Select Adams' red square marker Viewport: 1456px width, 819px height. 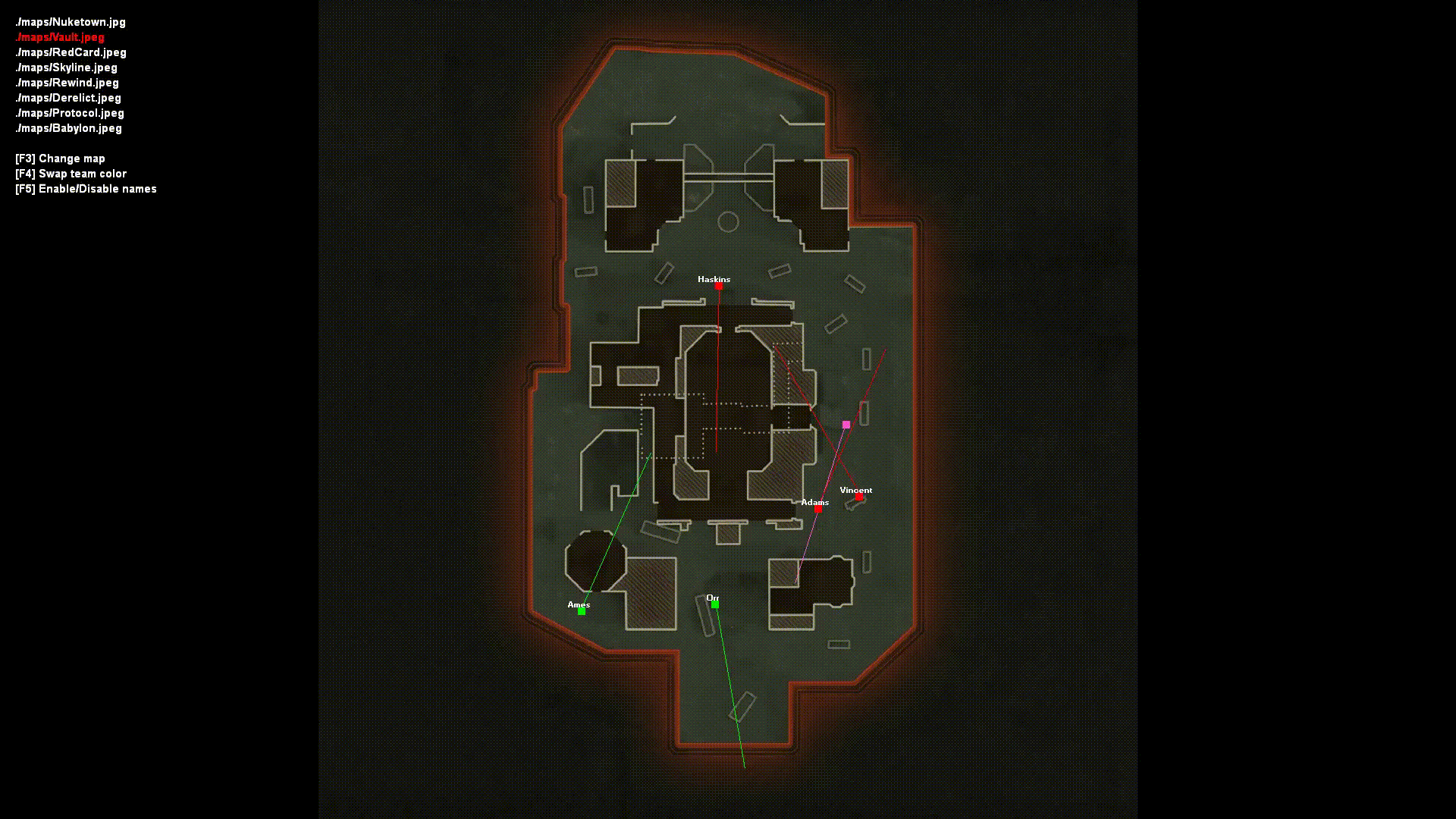pos(817,510)
